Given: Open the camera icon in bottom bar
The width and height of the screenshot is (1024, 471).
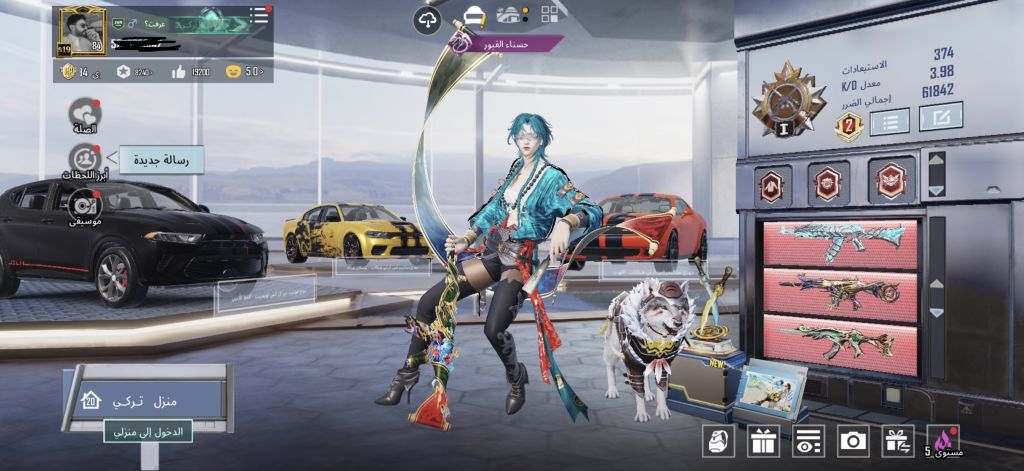Looking at the screenshot, I should (853, 441).
